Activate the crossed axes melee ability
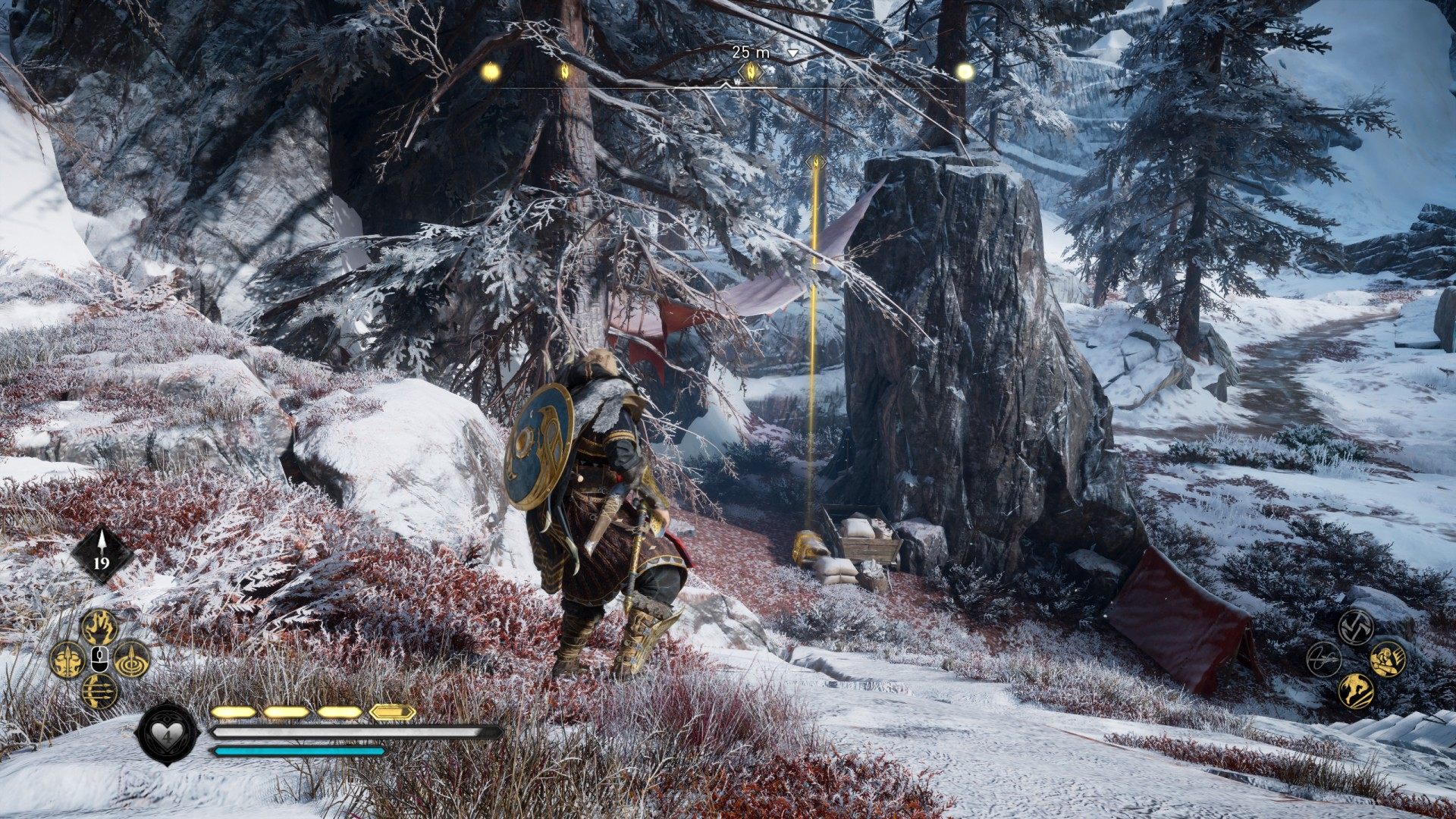The height and width of the screenshot is (819, 1456). [x=1356, y=627]
